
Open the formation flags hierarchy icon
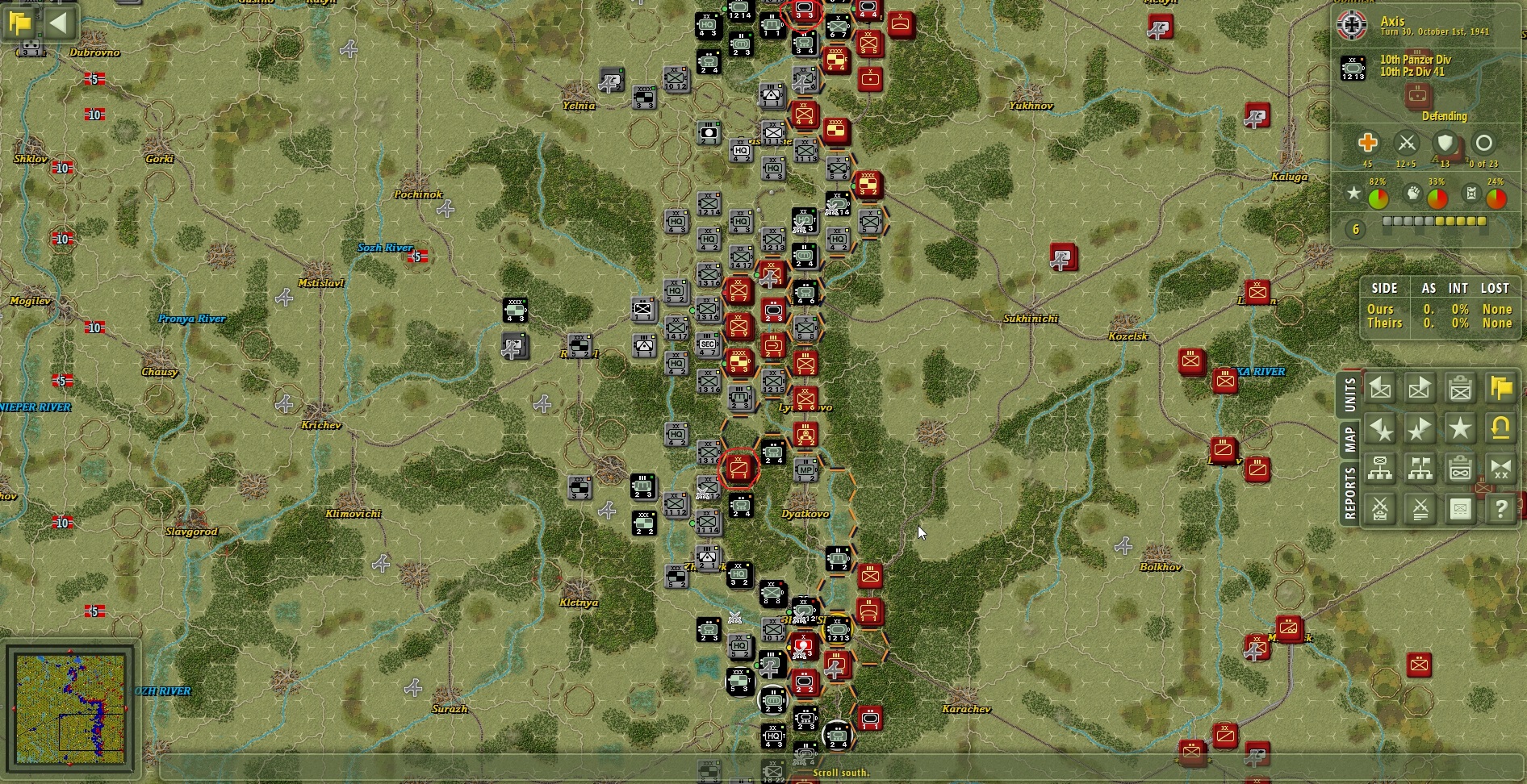point(1420,469)
